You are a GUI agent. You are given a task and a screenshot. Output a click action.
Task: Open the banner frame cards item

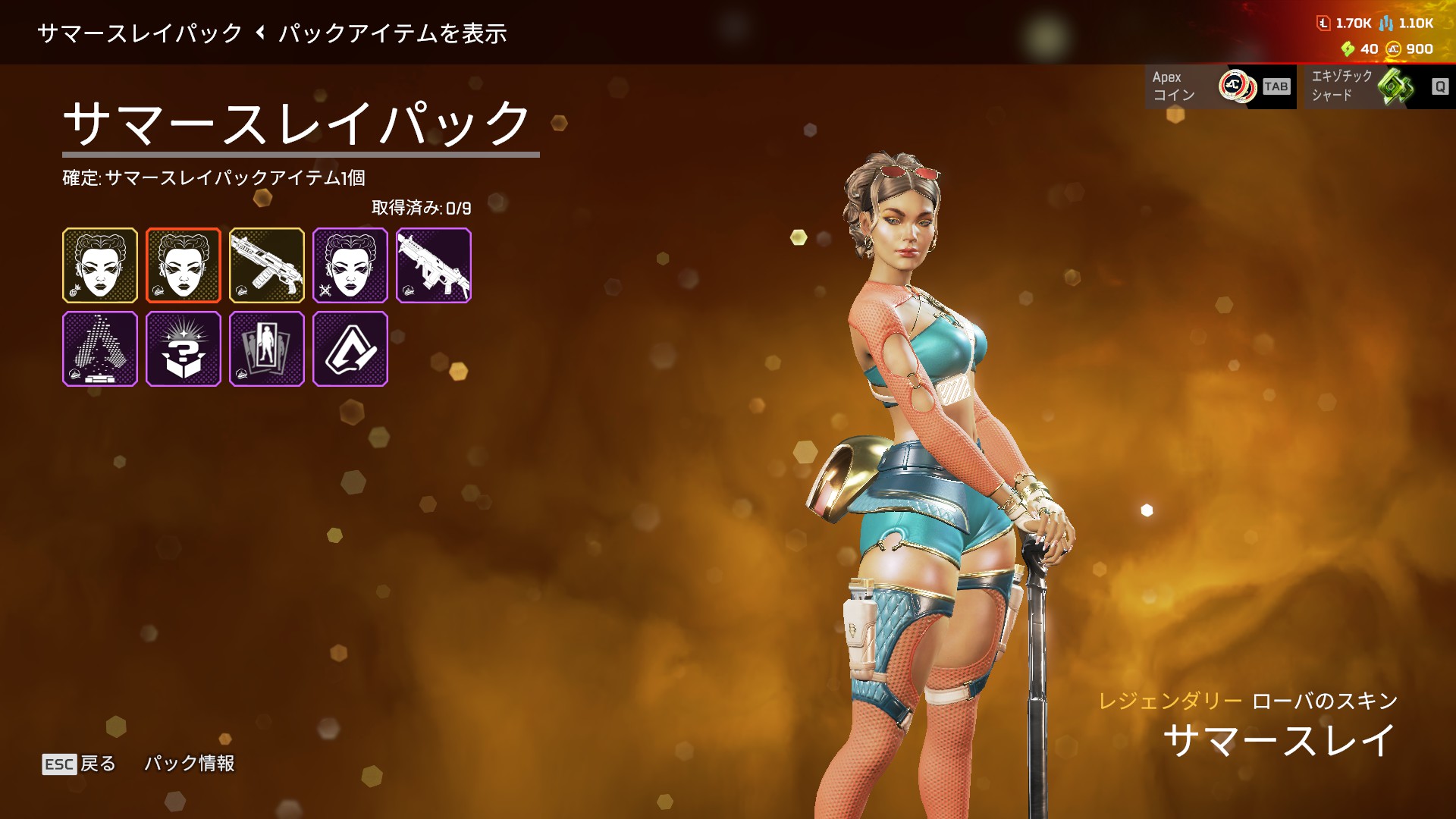pyautogui.click(x=267, y=349)
